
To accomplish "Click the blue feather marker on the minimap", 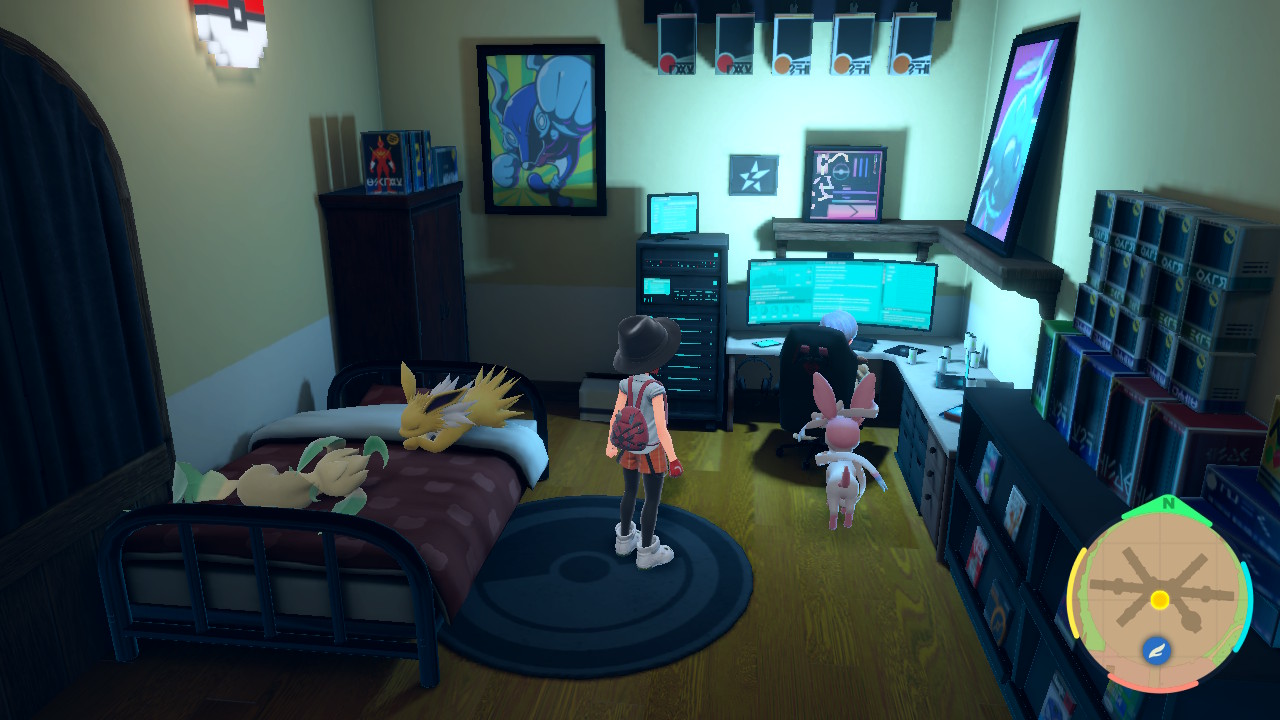I will [1156, 651].
